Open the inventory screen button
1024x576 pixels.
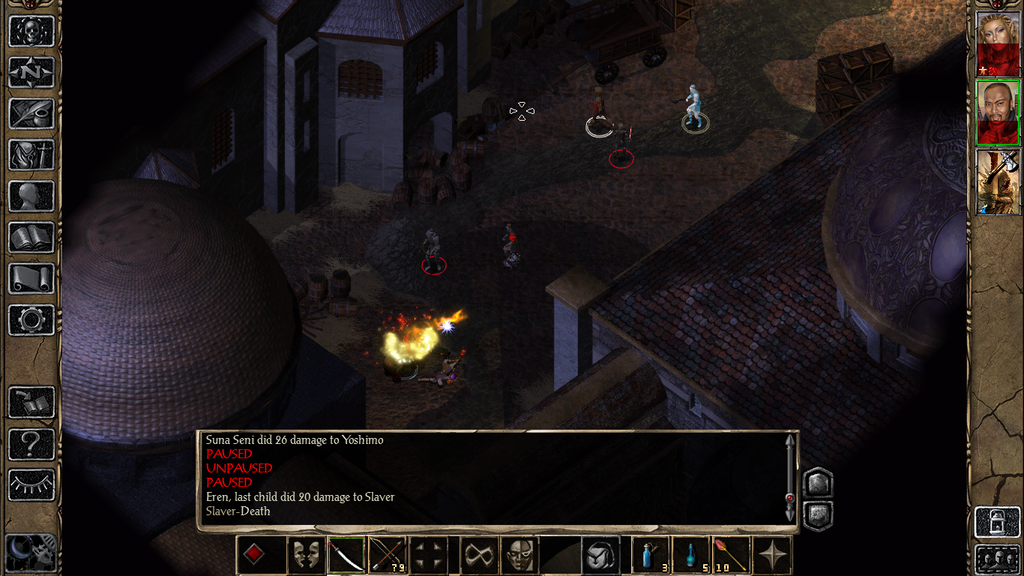click(31, 154)
